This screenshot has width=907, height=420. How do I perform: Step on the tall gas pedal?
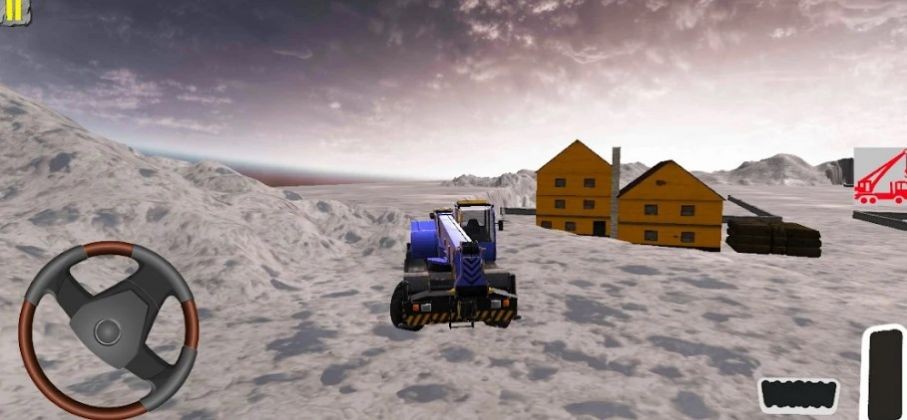click(x=885, y=372)
